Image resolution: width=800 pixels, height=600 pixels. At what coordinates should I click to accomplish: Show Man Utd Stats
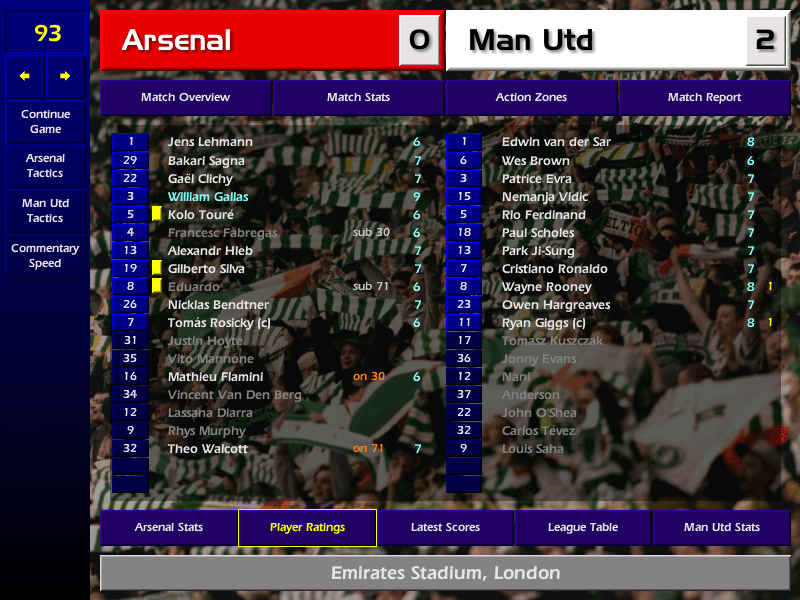721,527
